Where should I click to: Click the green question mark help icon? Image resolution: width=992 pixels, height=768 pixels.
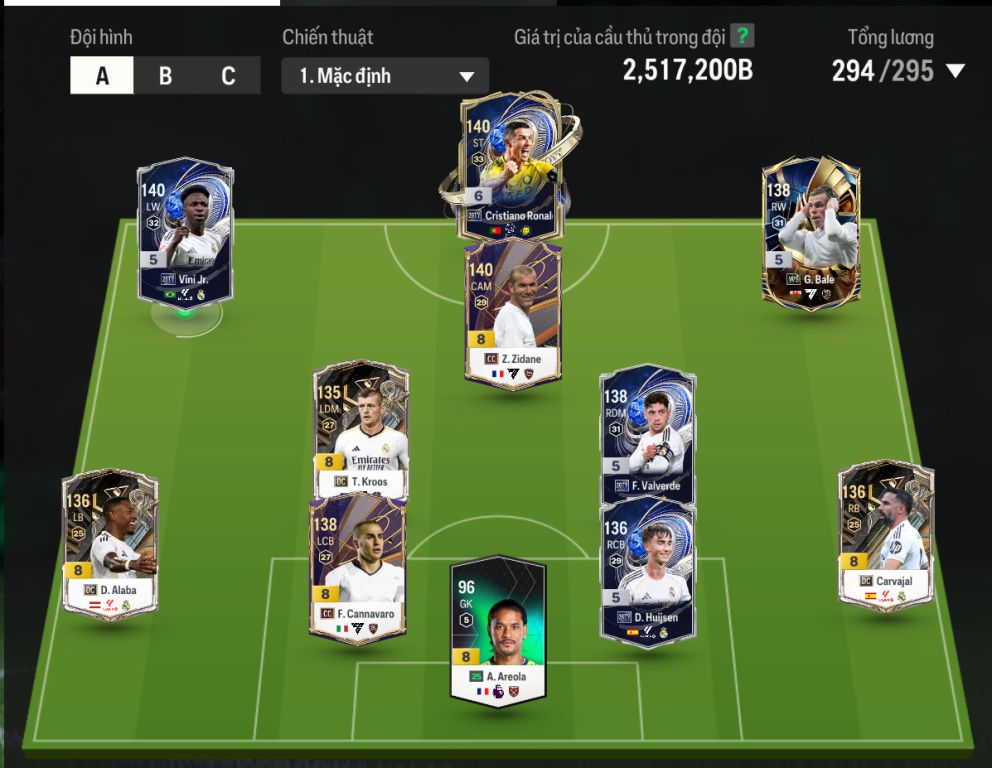coord(741,37)
